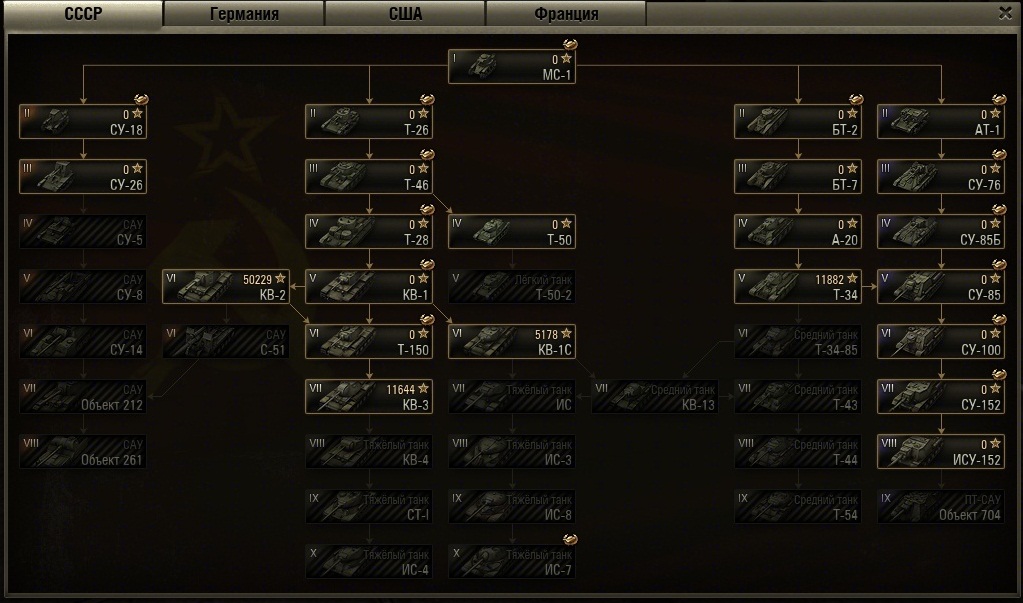
Task: Open the АТ-1 tank destroyer node
Action: [x=941, y=122]
